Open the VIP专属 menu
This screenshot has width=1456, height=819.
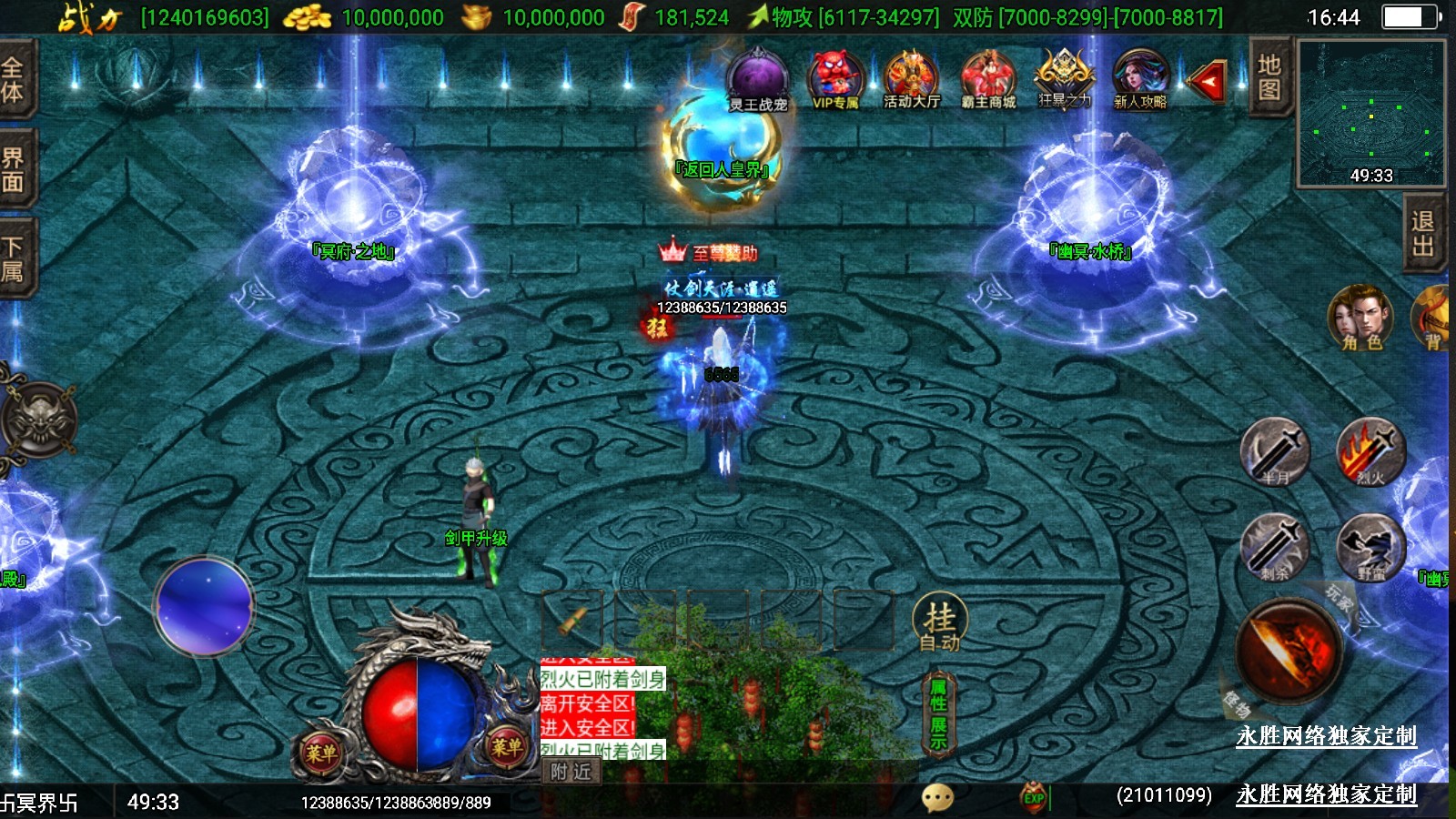point(834,79)
